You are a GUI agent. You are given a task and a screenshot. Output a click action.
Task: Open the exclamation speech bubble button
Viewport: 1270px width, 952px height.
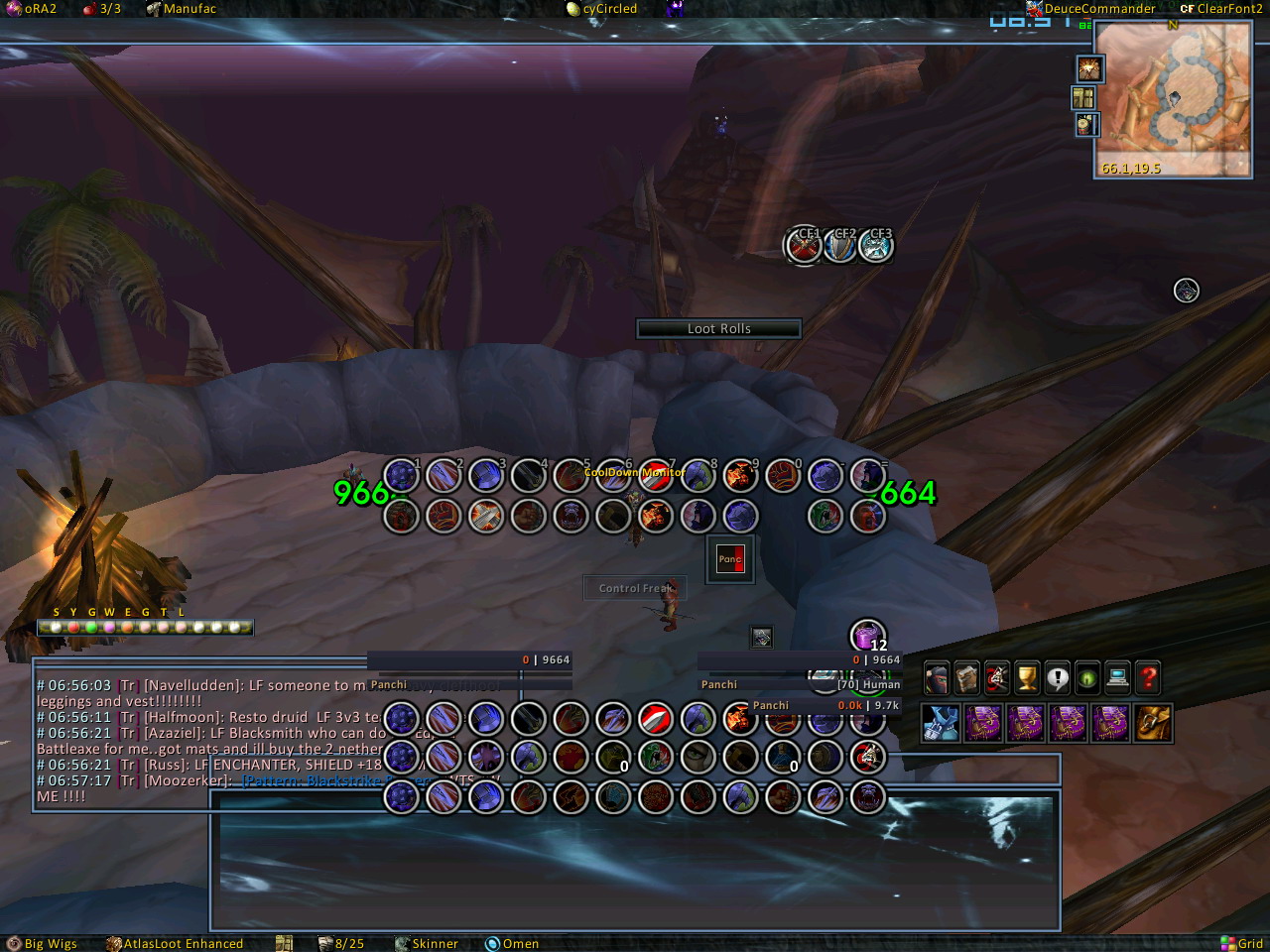pos(1058,678)
